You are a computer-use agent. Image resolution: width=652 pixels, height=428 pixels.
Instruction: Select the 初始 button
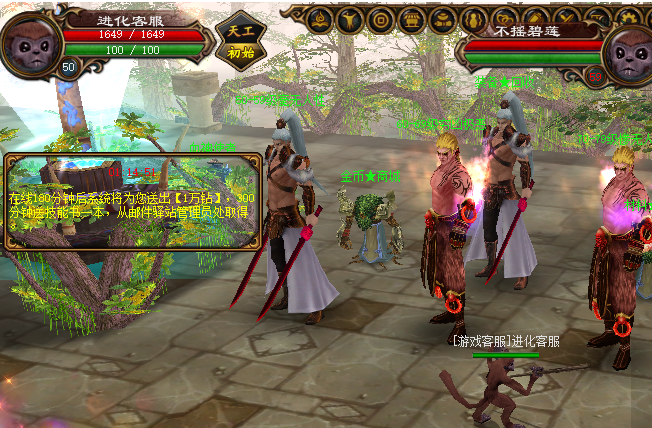coord(240,53)
